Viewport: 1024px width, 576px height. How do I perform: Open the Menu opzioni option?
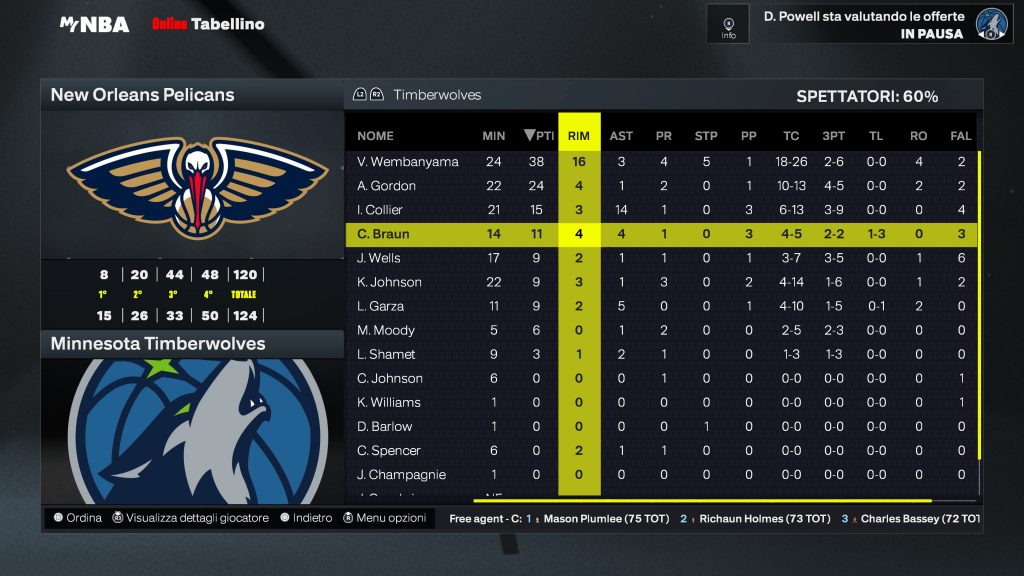click(x=384, y=518)
